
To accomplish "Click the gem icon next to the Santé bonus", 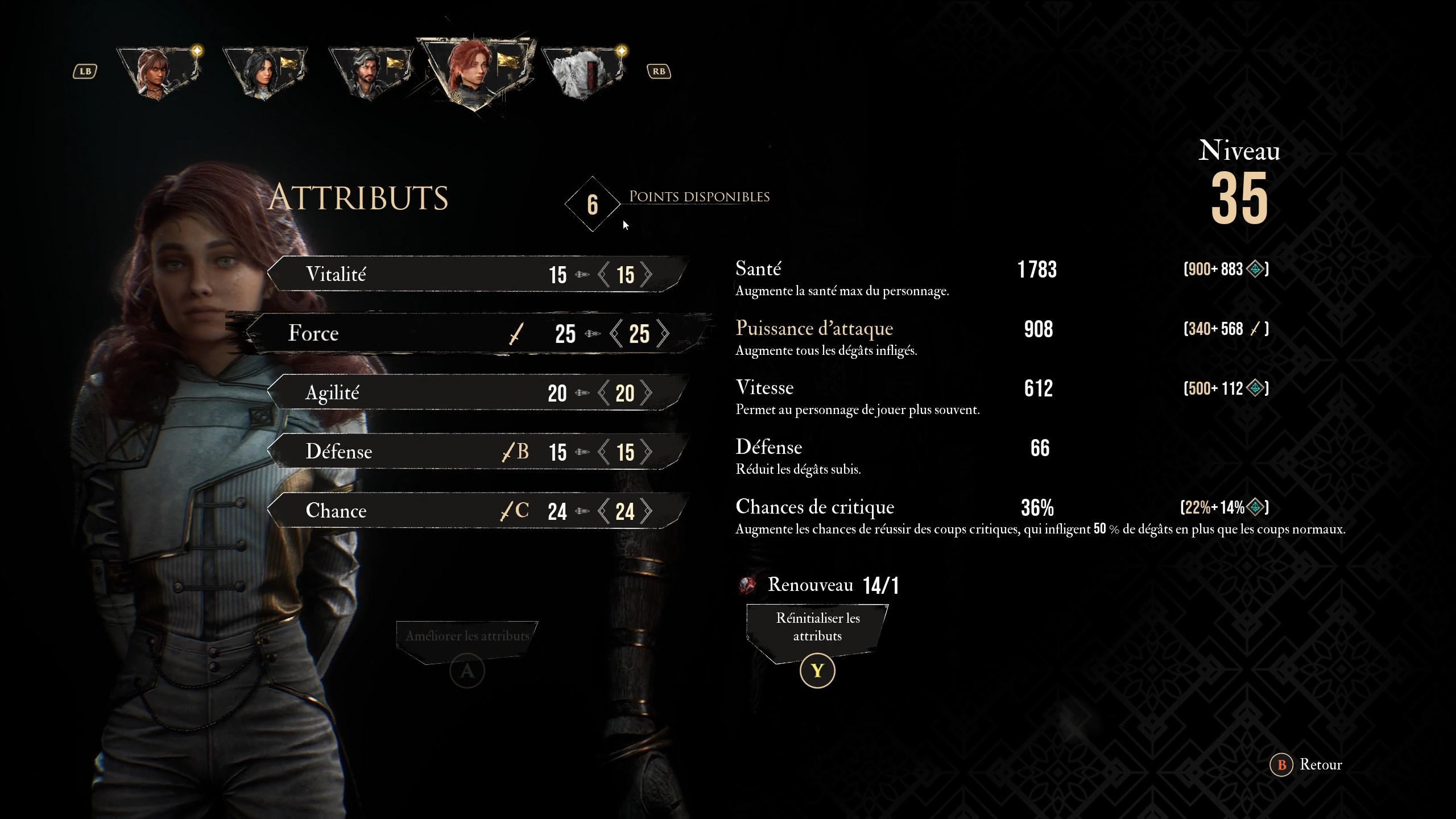I will click(x=1256, y=268).
